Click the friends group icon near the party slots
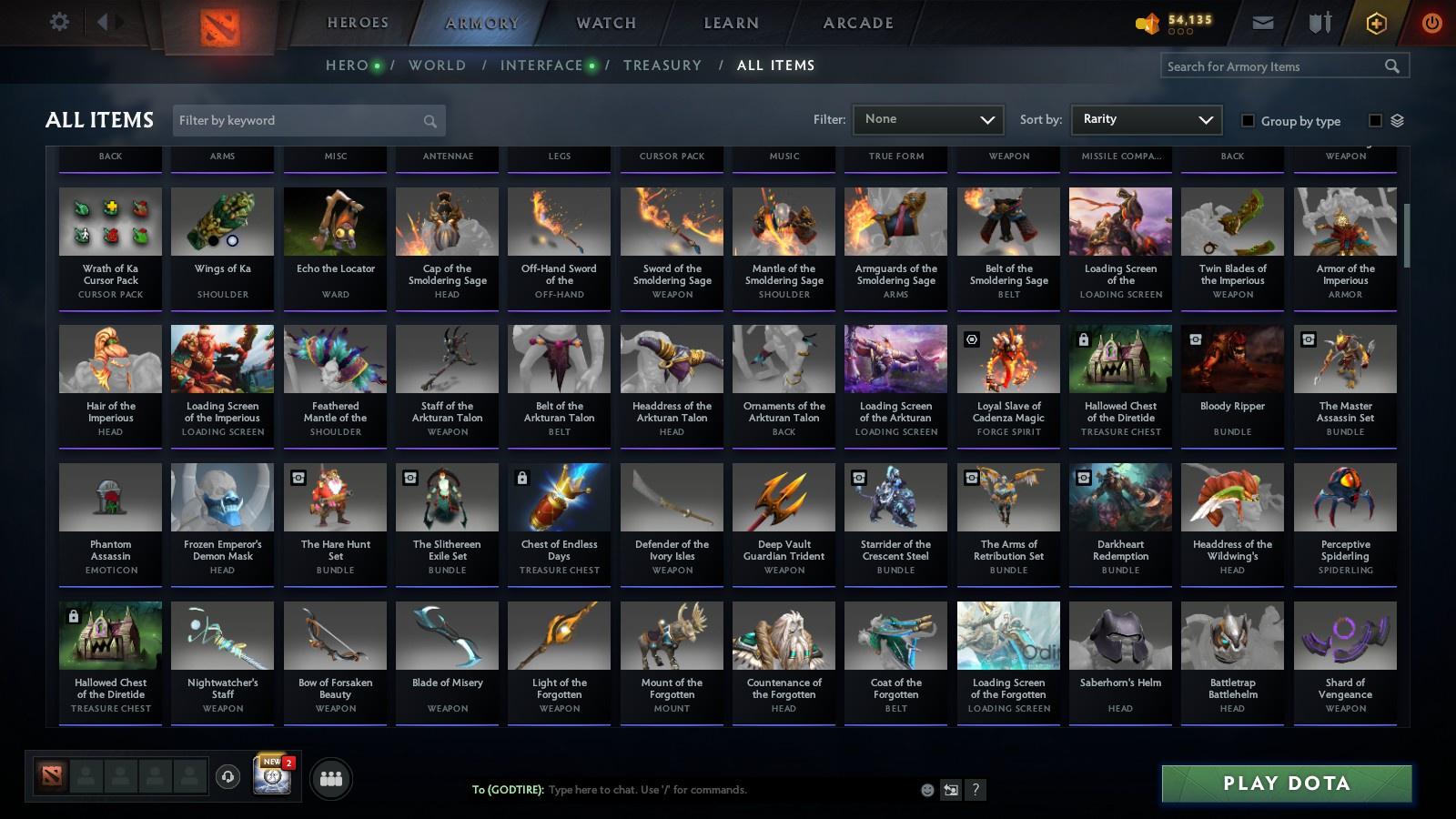Image resolution: width=1456 pixels, height=819 pixels. pyautogui.click(x=331, y=777)
